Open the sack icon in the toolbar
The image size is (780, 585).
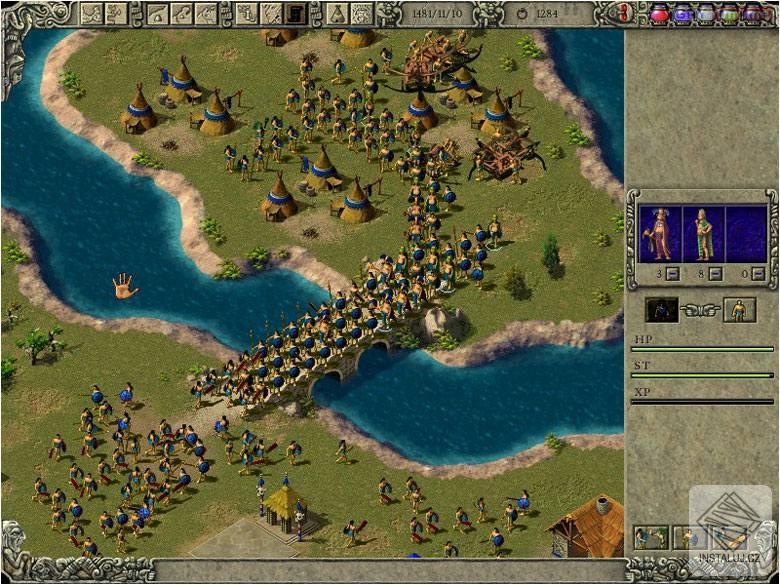pyautogui.click(x=338, y=14)
